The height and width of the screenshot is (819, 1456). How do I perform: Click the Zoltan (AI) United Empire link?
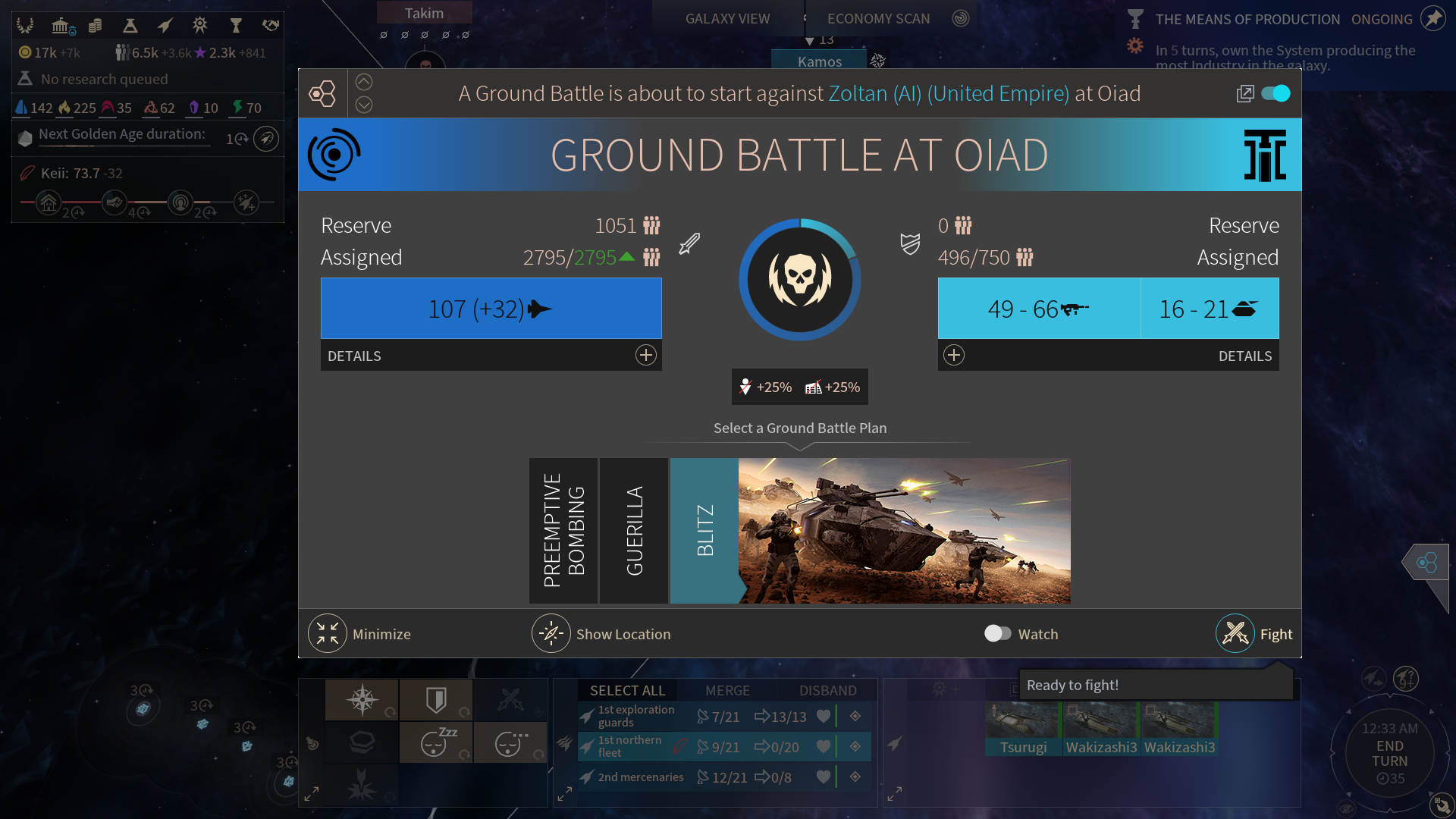coord(948,93)
